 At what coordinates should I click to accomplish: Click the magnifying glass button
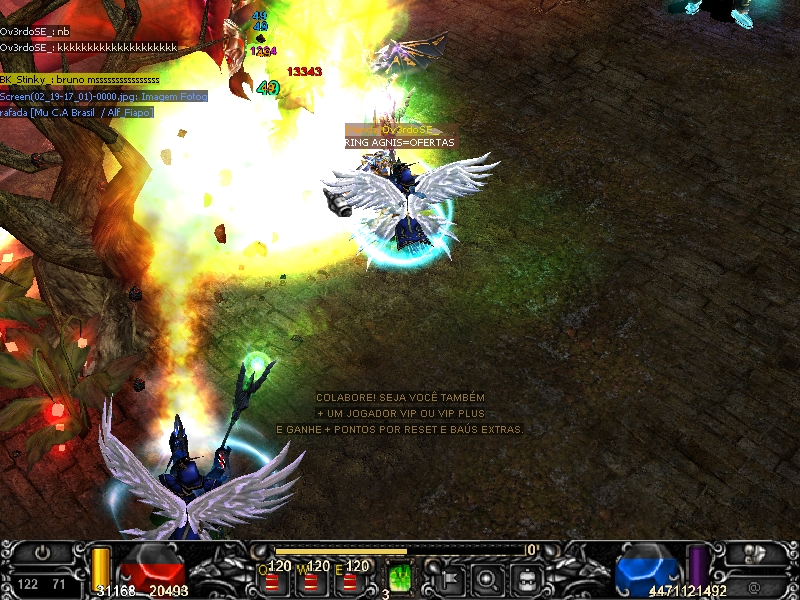click(488, 577)
